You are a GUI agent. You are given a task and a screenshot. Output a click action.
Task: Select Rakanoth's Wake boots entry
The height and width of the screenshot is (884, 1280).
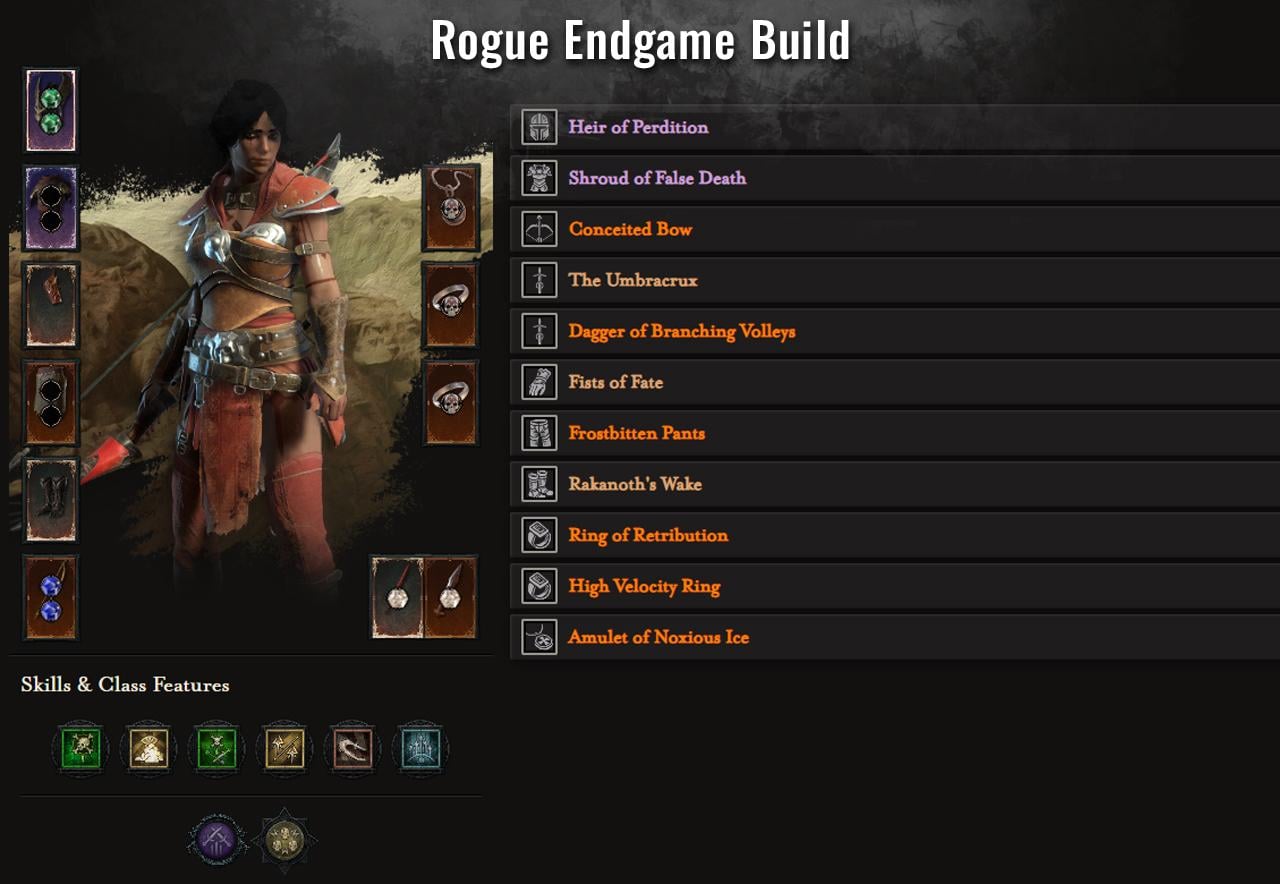[x=635, y=485]
